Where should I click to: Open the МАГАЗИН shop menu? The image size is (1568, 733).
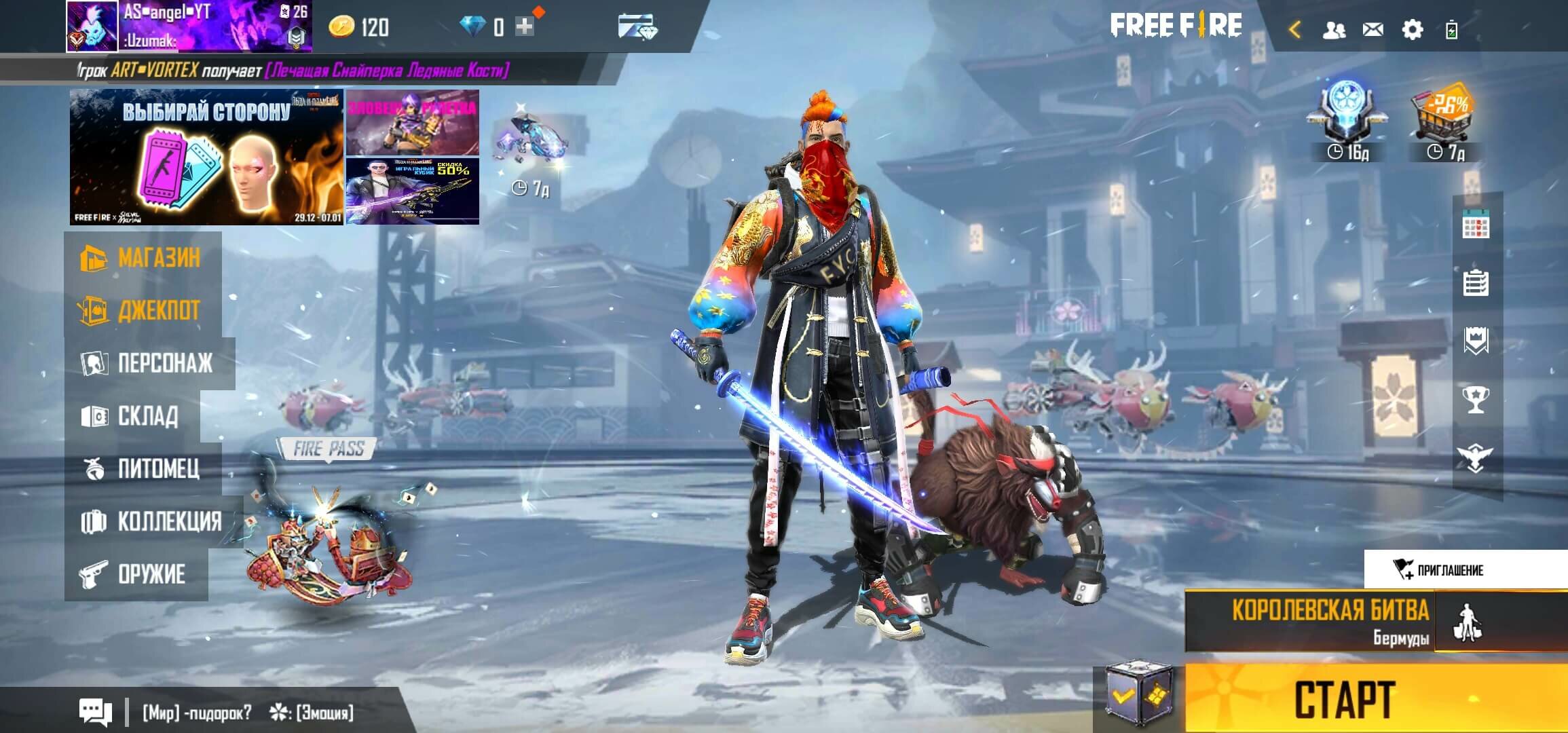[143, 258]
